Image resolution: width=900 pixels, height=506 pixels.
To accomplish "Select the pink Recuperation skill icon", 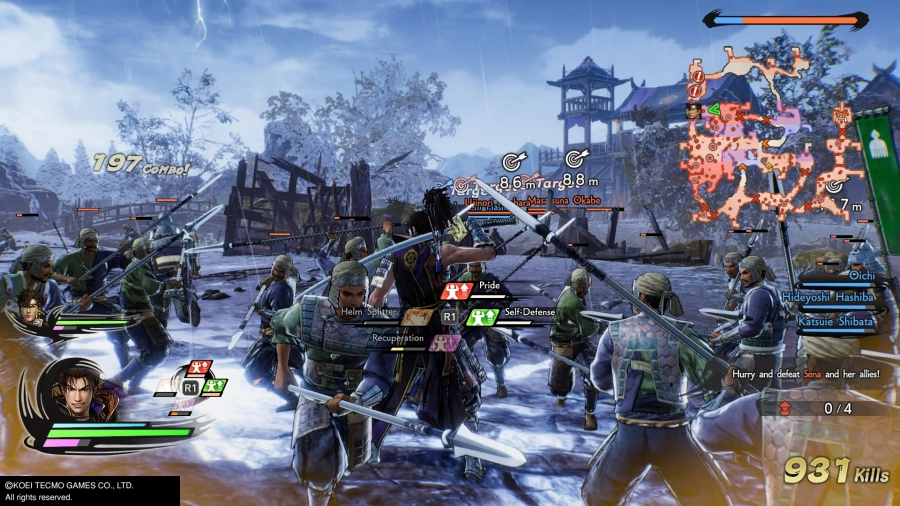I will point(447,341).
